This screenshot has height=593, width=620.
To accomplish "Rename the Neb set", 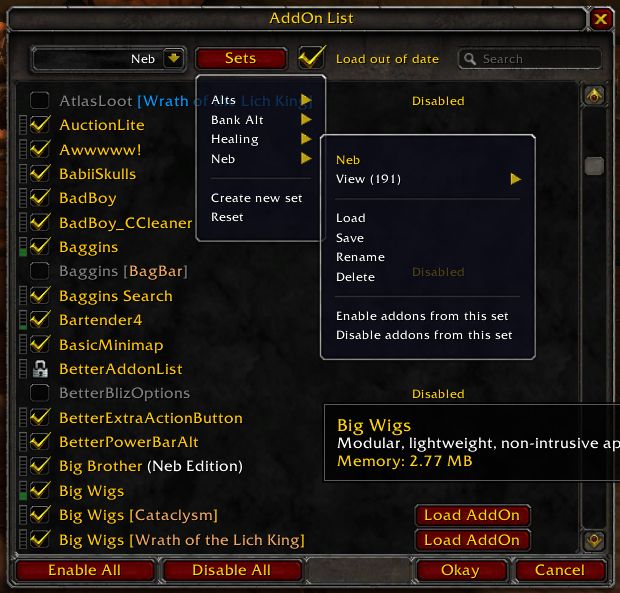I will tap(360, 257).
